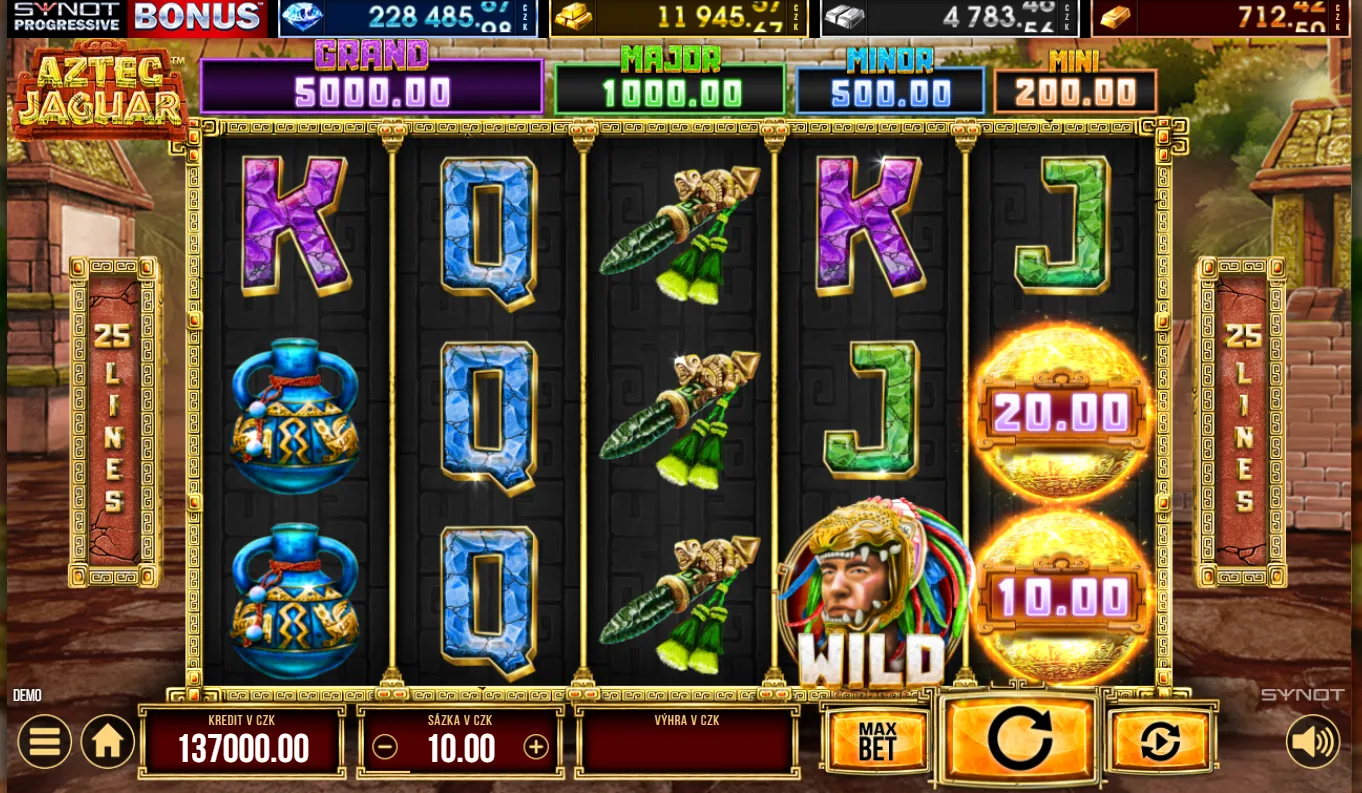Open the Synot Progressive Bonus banner

[x=138, y=17]
